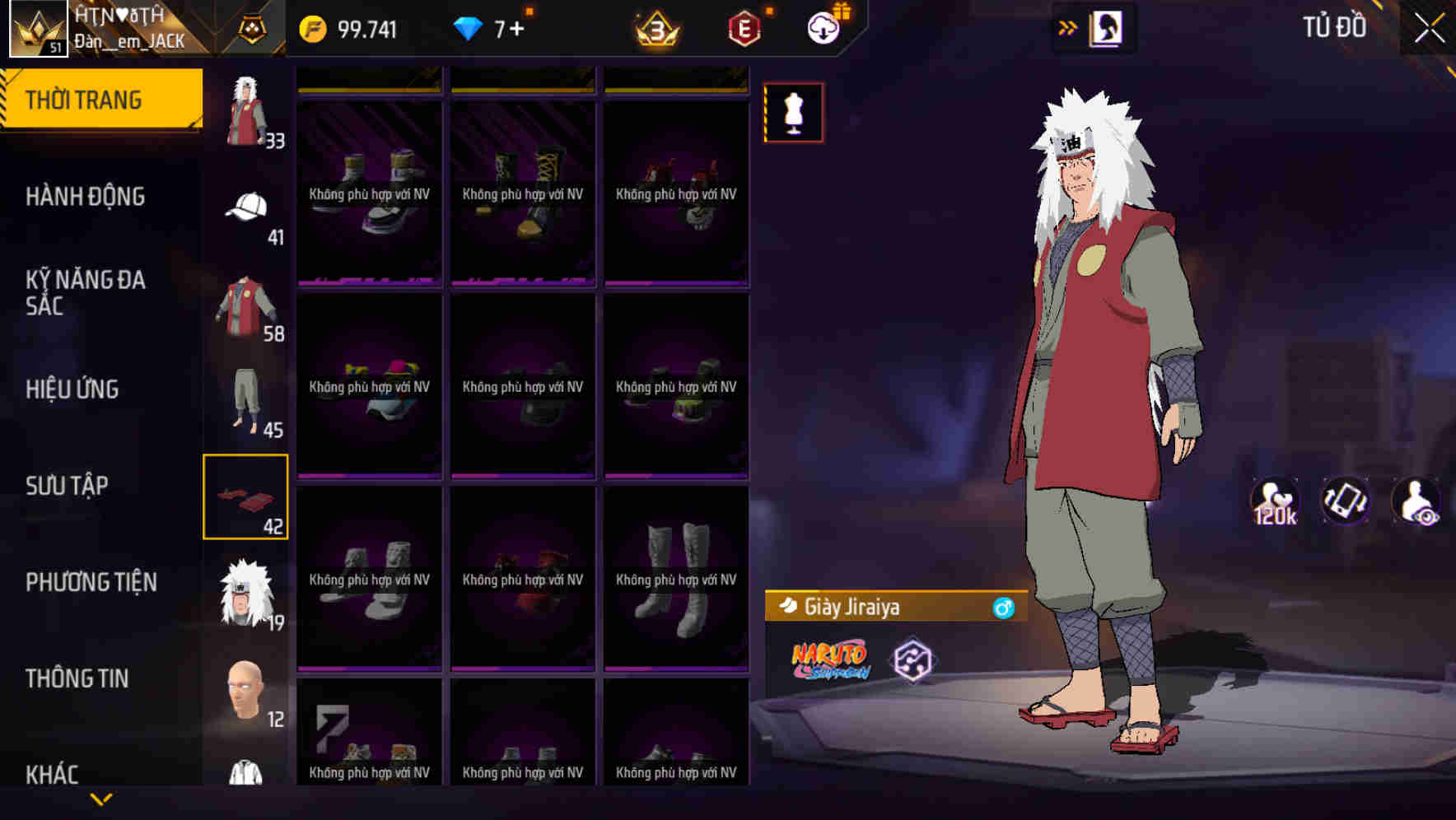Toggle the character preview eye icon

(1416, 502)
